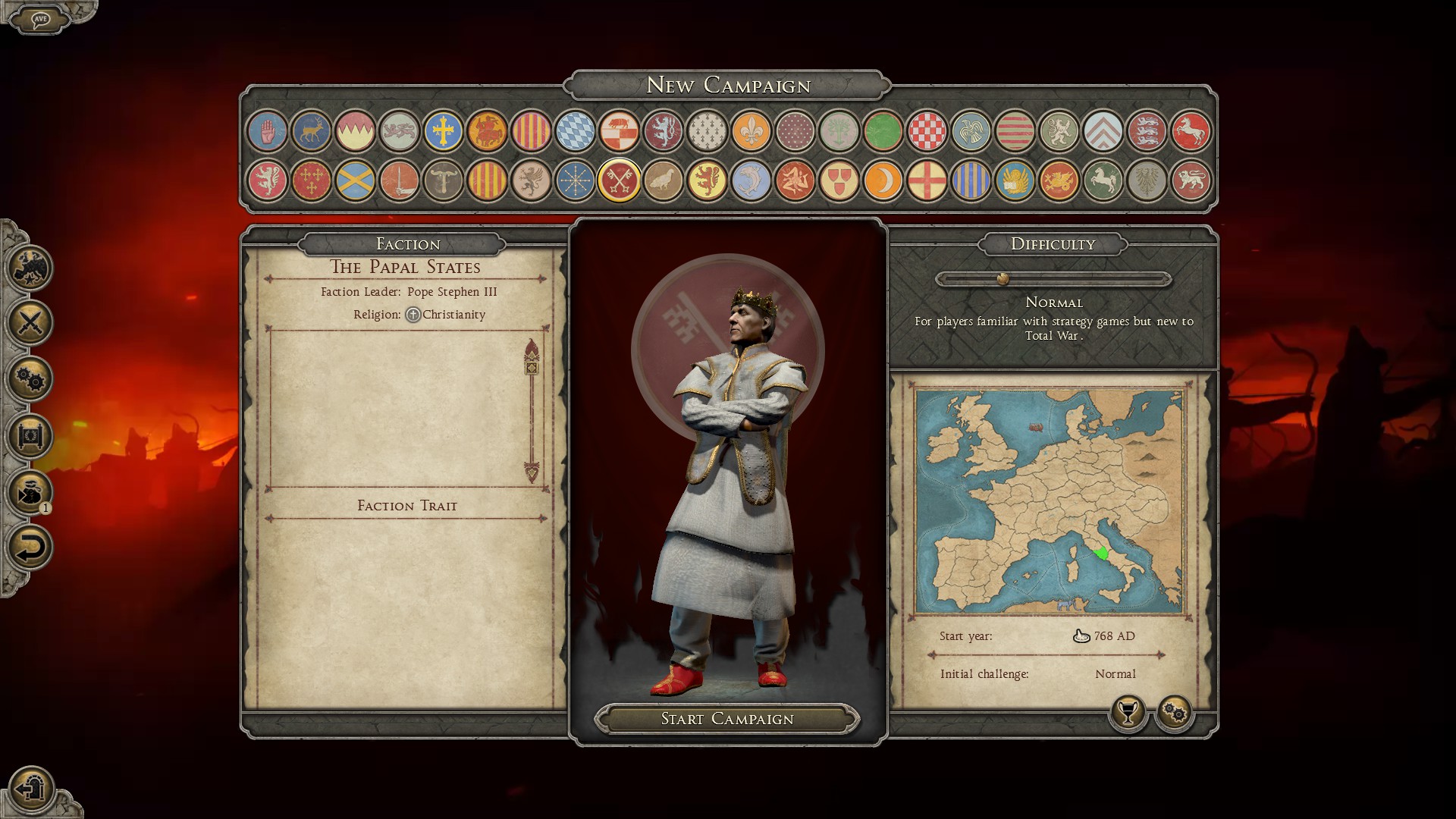Click the difficulty slider handle
This screenshot has width=1456, height=819.
1003,279
